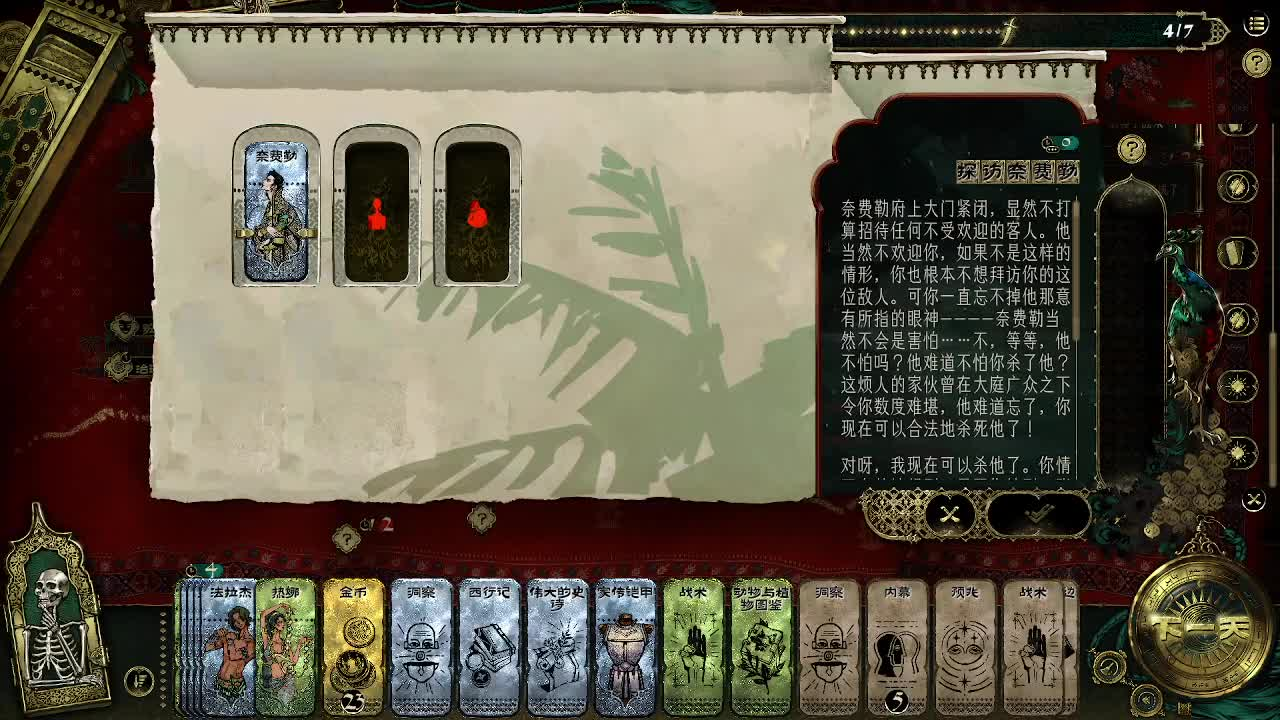This screenshot has width=1280, height=720.
Task: Decline the event with the X button
Action: (950, 514)
